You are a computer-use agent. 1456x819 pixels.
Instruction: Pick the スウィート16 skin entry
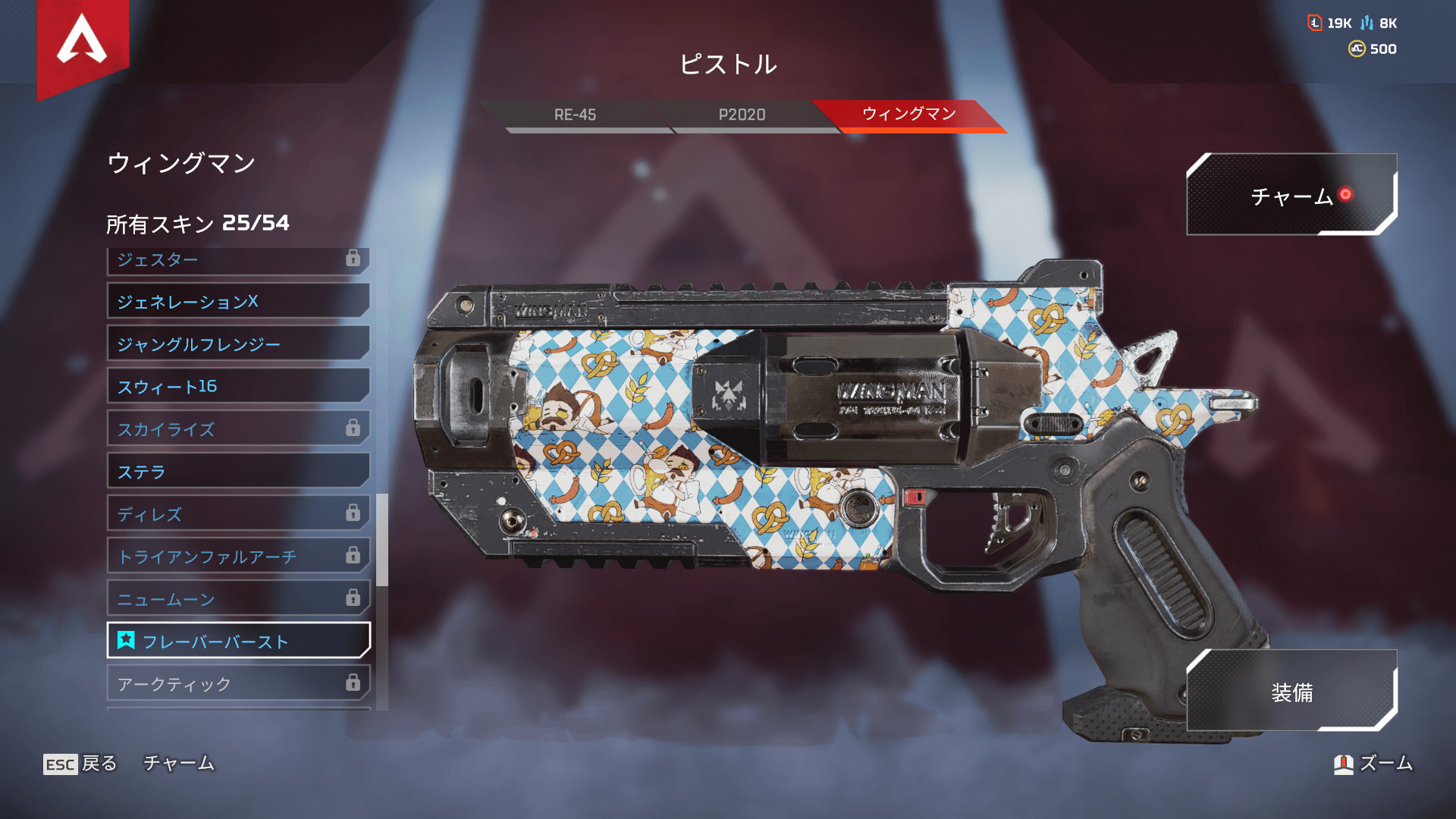click(x=238, y=387)
